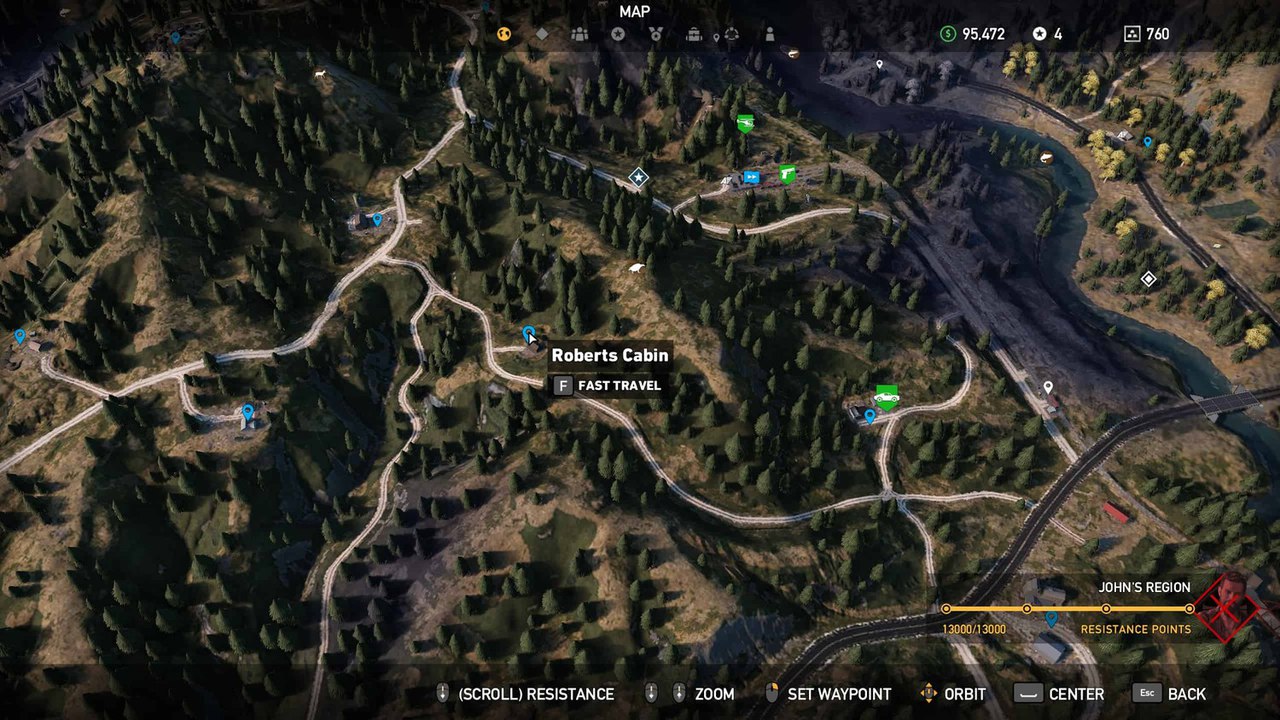Select the green pistol weapon shop marker
Image resolution: width=1280 pixels, height=720 pixels.
(787, 174)
